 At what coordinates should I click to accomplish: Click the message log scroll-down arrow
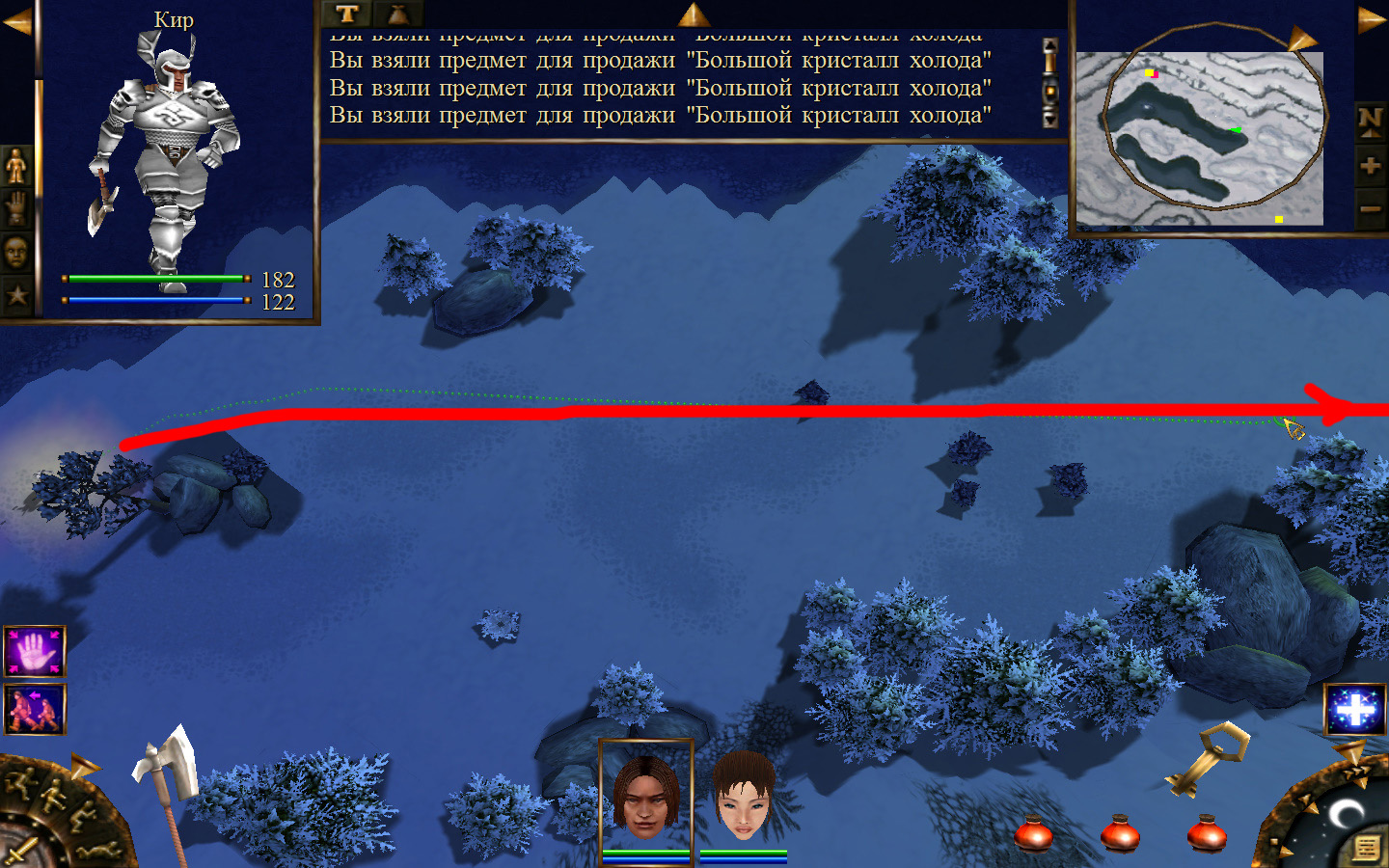[1050, 118]
